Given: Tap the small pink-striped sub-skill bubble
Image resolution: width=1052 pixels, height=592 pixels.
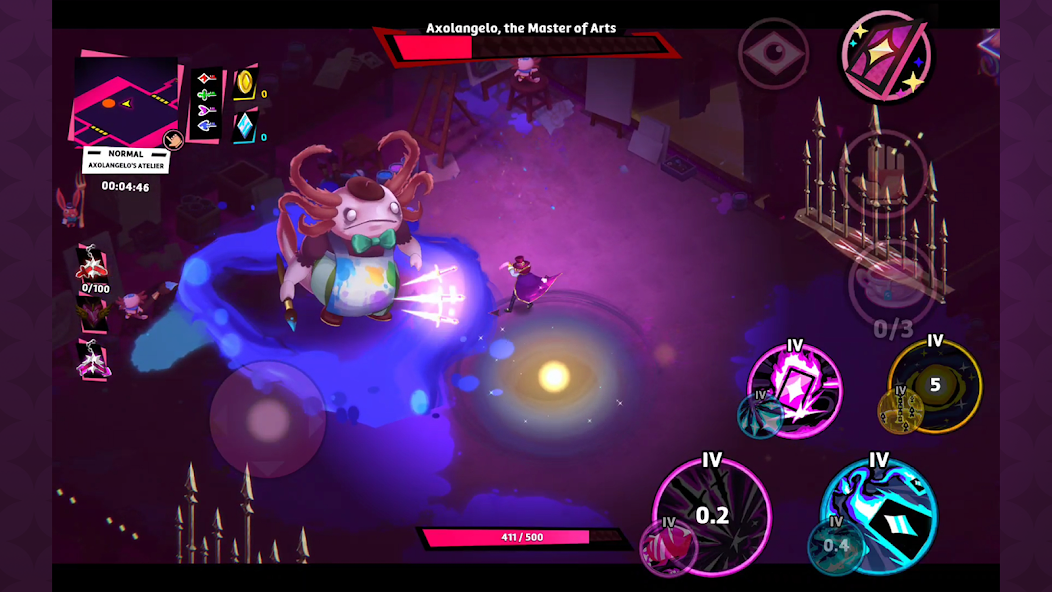Looking at the screenshot, I should (668, 546).
